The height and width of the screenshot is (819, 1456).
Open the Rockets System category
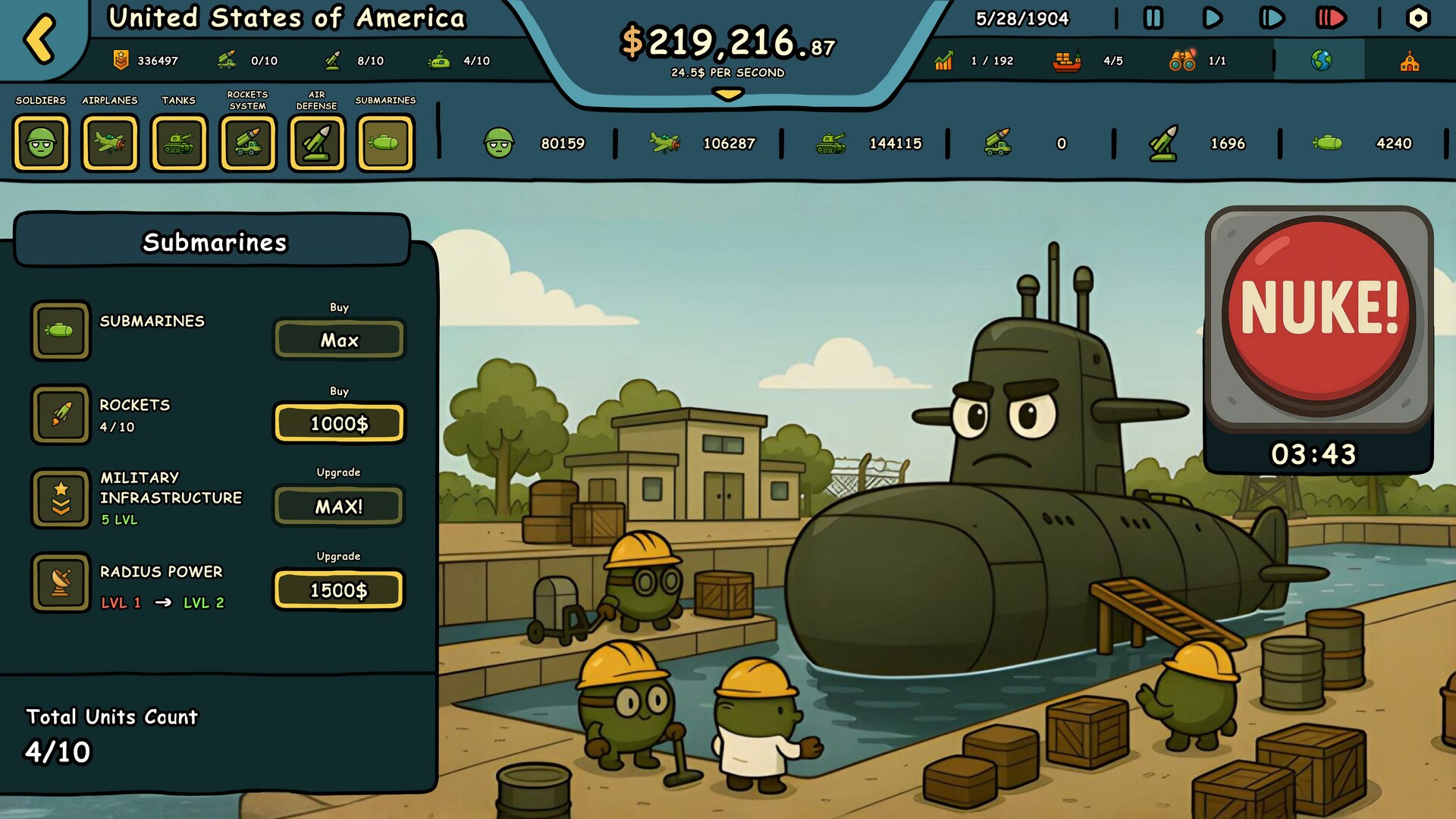pyautogui.click(x=248, y=143)
